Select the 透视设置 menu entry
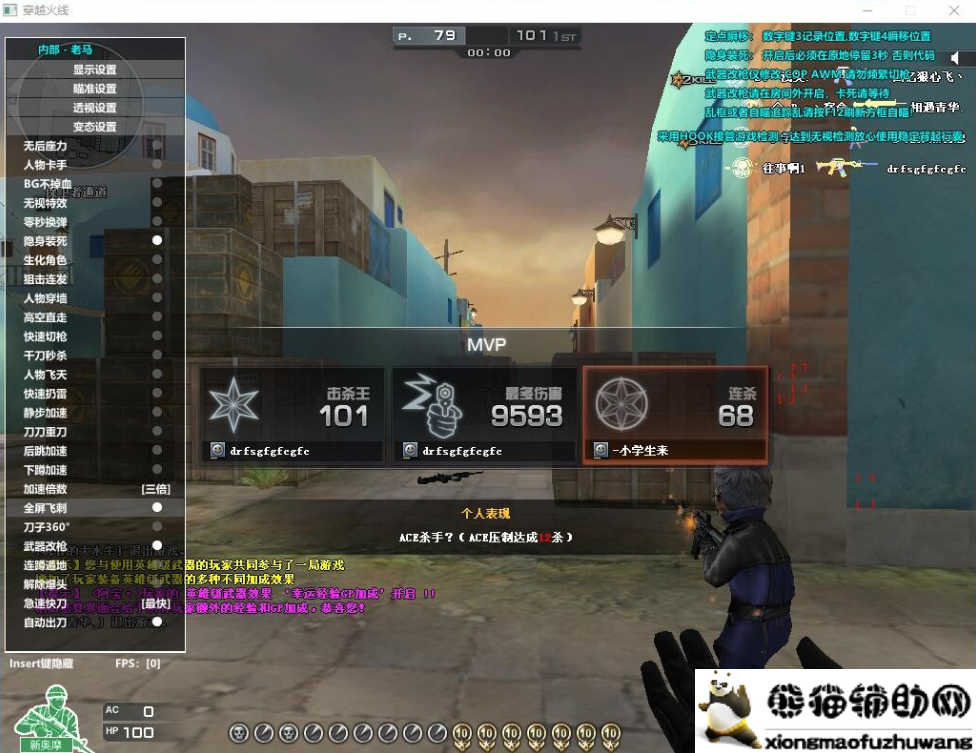Image resolution: width=976 pixels, height=753 pixels. (95, 108)
